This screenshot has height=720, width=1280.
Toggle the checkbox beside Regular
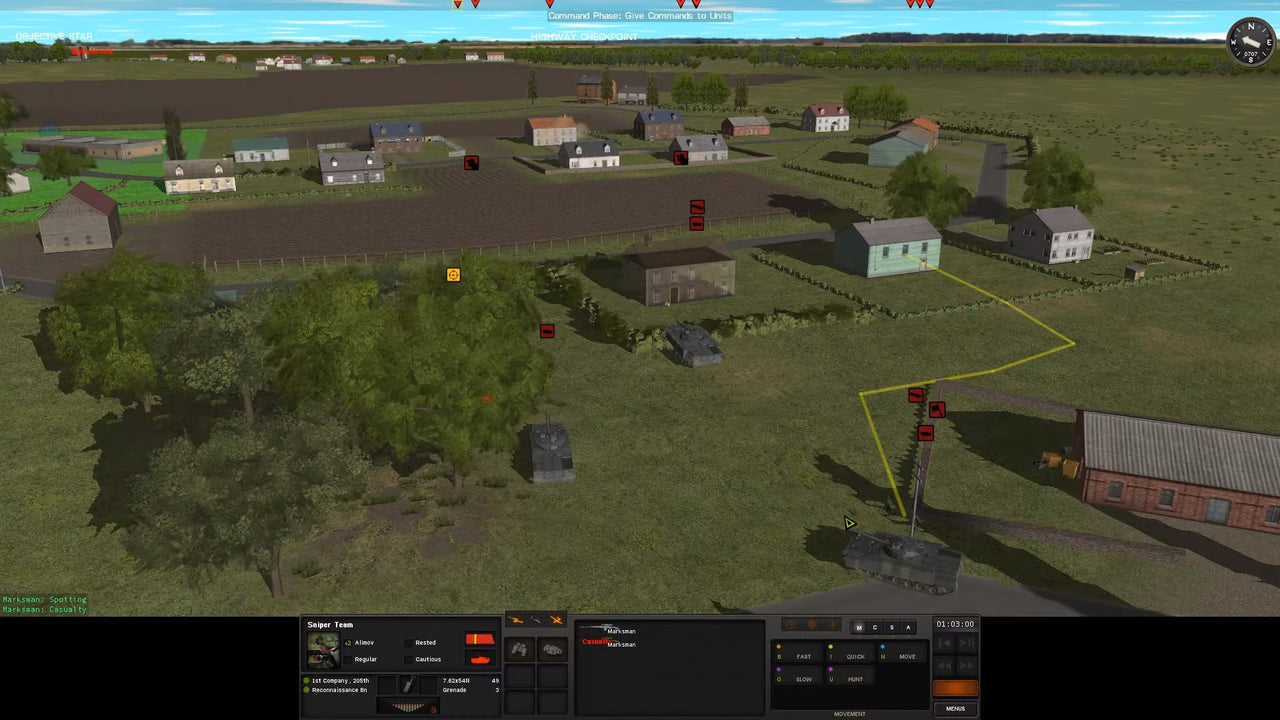tap(350, 659)
